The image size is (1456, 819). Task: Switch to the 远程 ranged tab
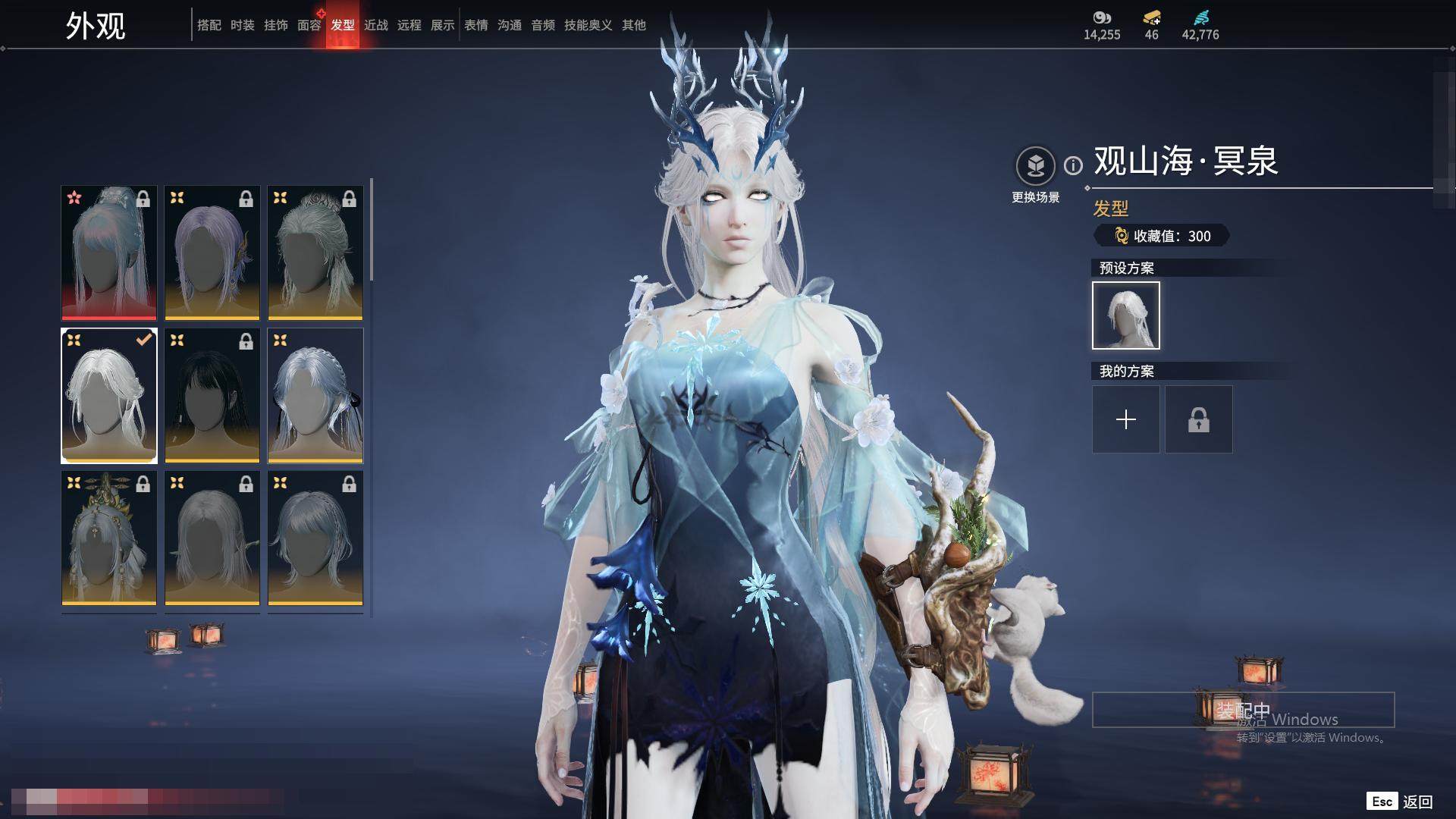409,25
